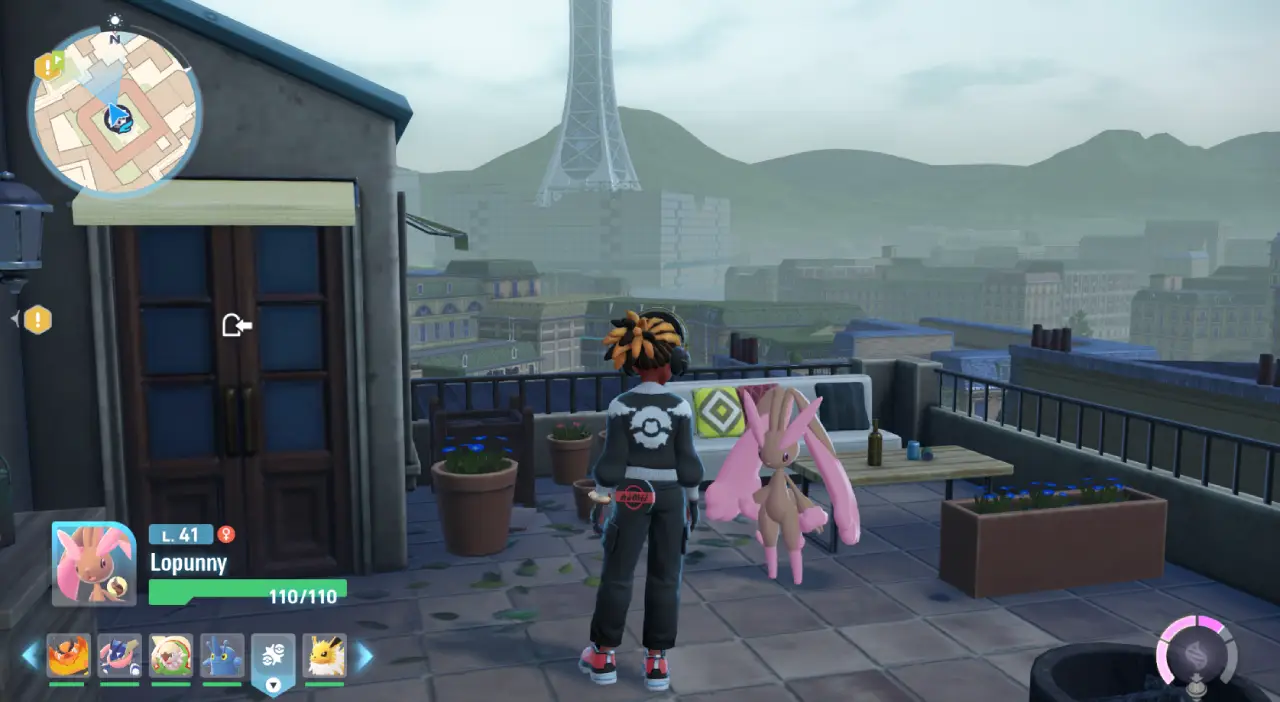The image size is (1280, 702).
Task: Select the Heracross party slot
Action: point(222,656)
